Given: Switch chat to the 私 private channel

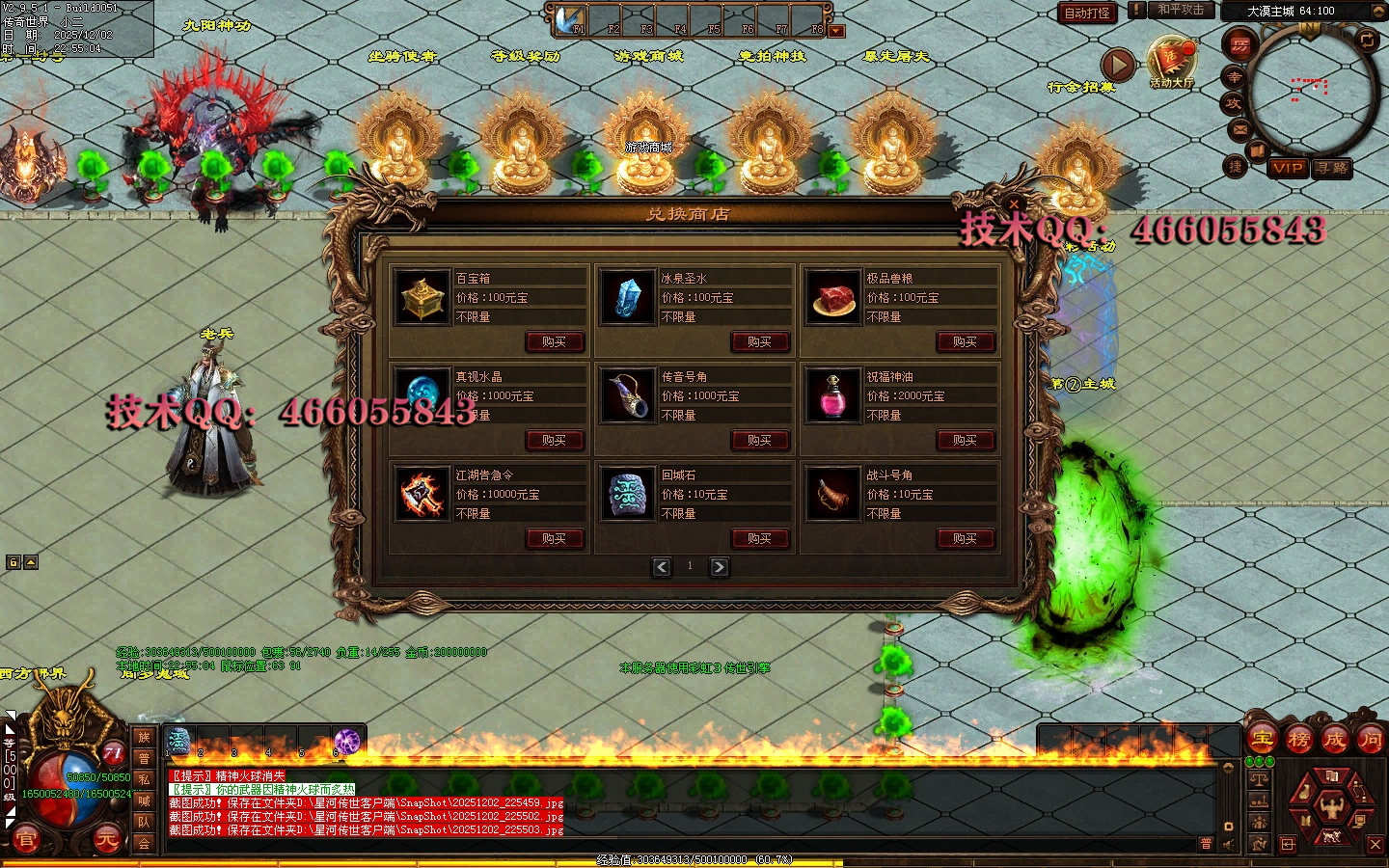Looking at the screenshot, I should 144,779.
